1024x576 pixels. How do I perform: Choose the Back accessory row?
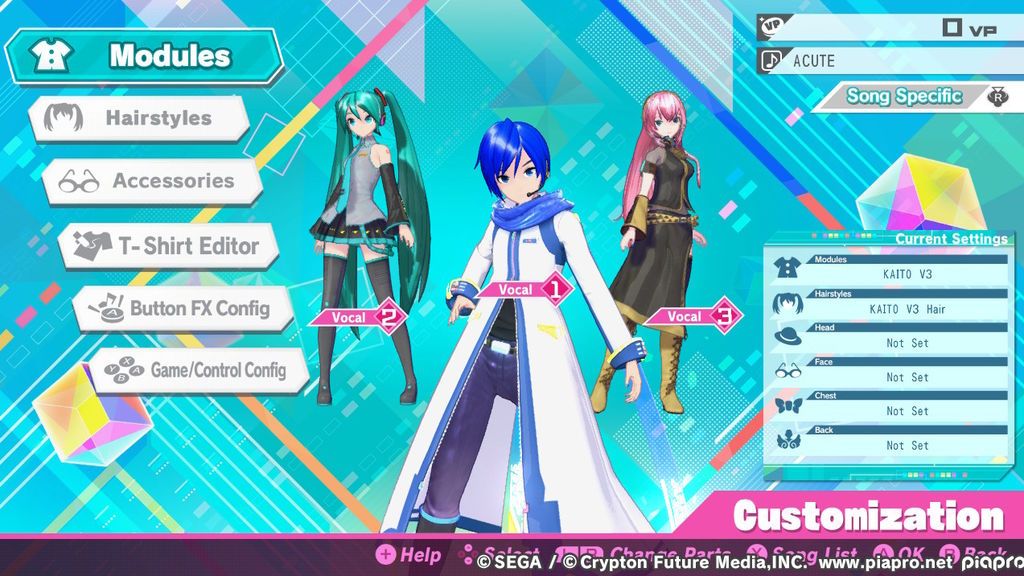click(x=890, y=440)
